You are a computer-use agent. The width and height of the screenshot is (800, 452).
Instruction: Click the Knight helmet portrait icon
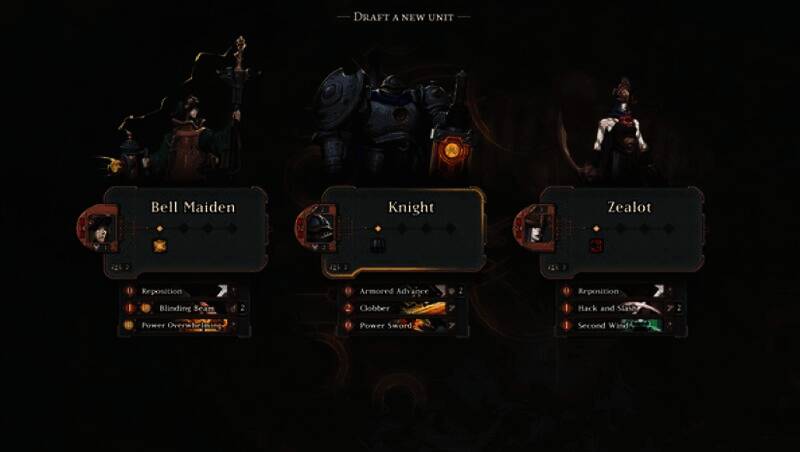319,228
